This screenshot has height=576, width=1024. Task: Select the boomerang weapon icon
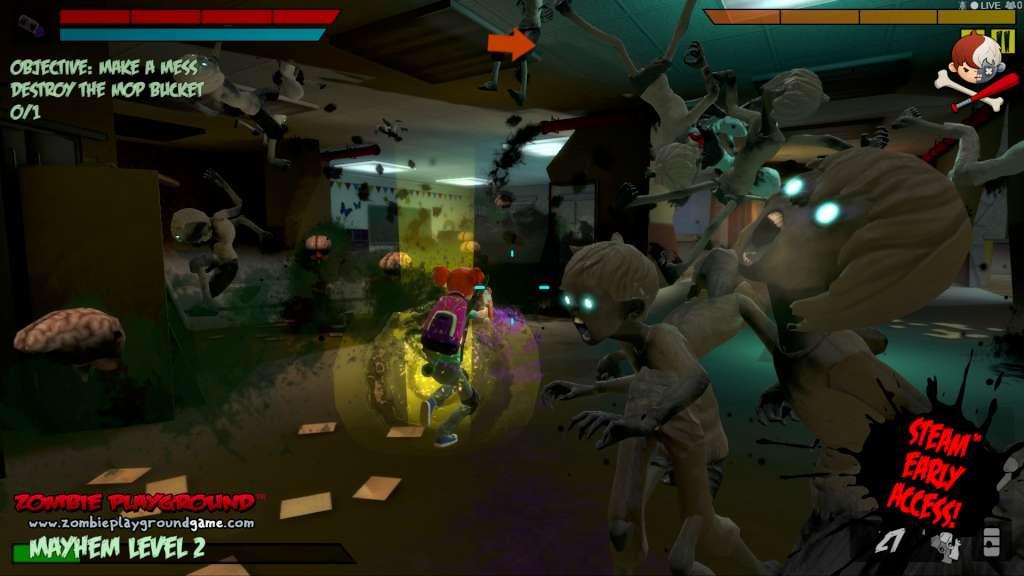coord(890,542)
